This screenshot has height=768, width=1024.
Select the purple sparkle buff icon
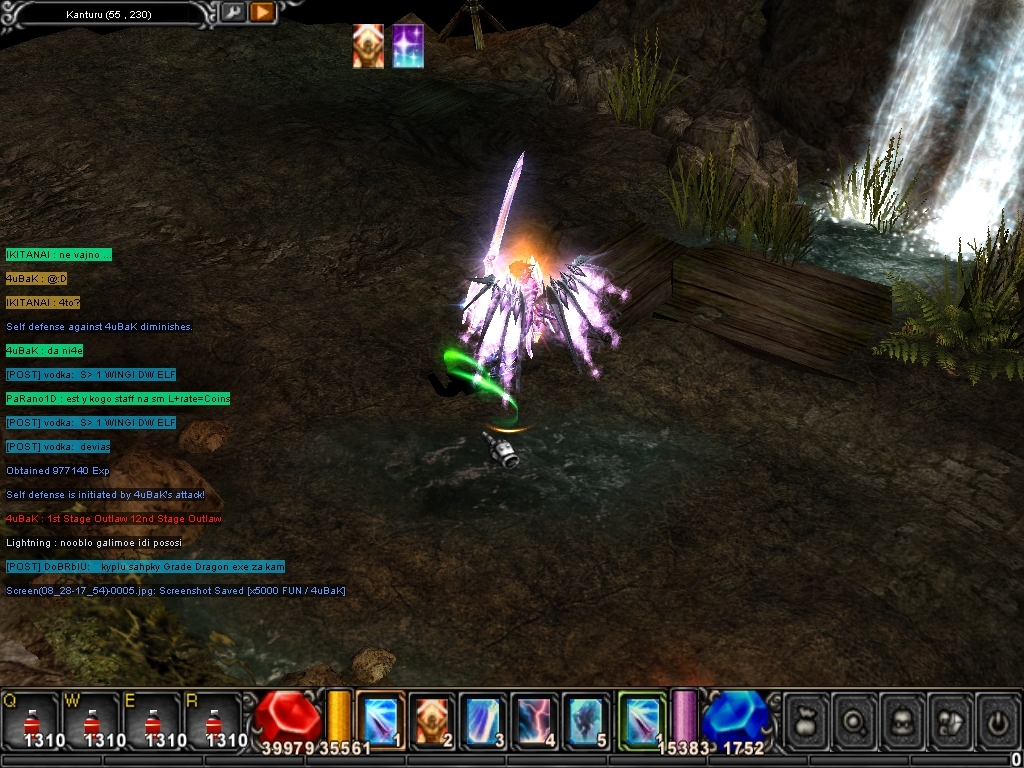[408, 47]
